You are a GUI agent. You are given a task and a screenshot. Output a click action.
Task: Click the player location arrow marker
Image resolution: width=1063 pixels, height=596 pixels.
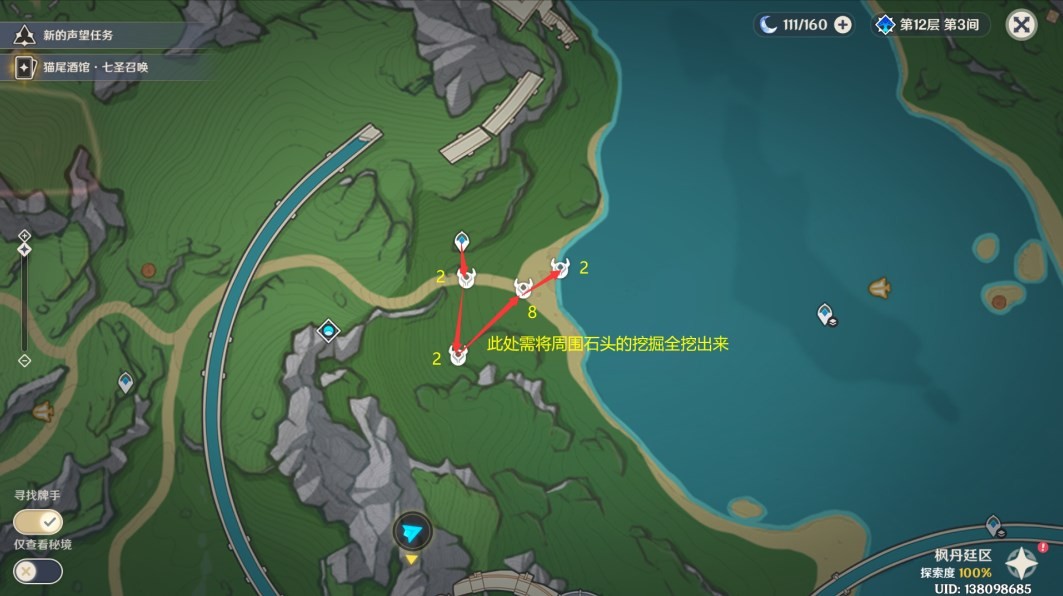tap(412, 532)
